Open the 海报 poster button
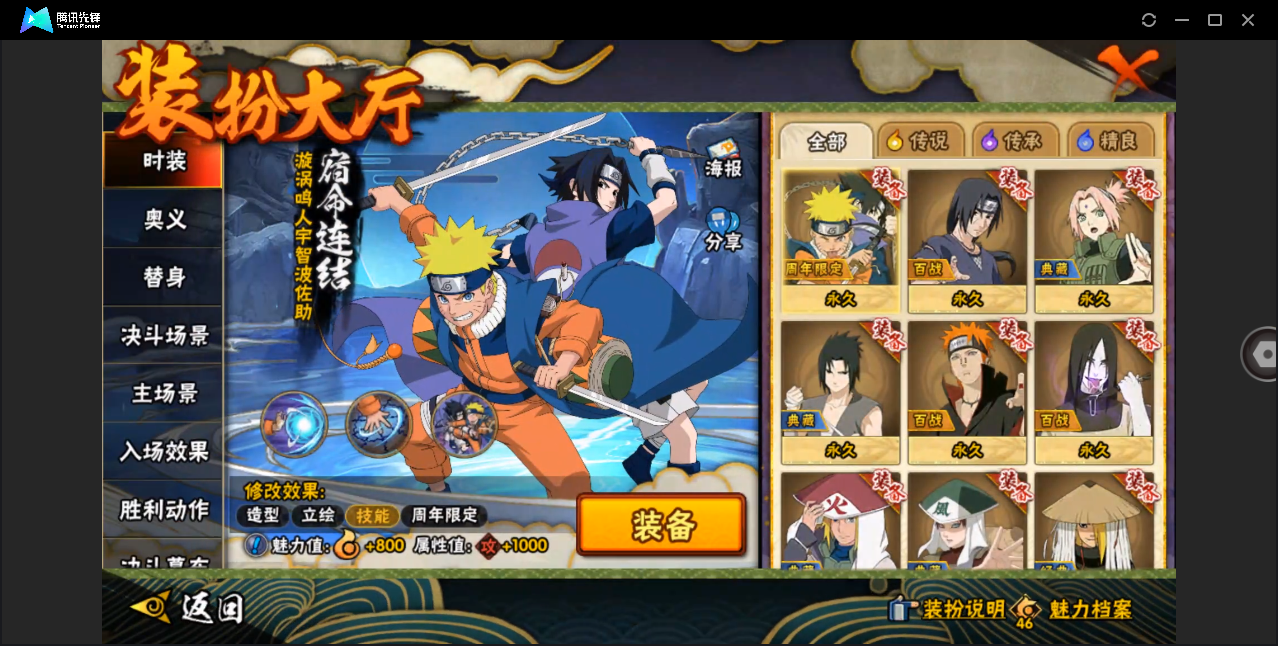This screenshot has width=1278, height=646. coord(723,158)
